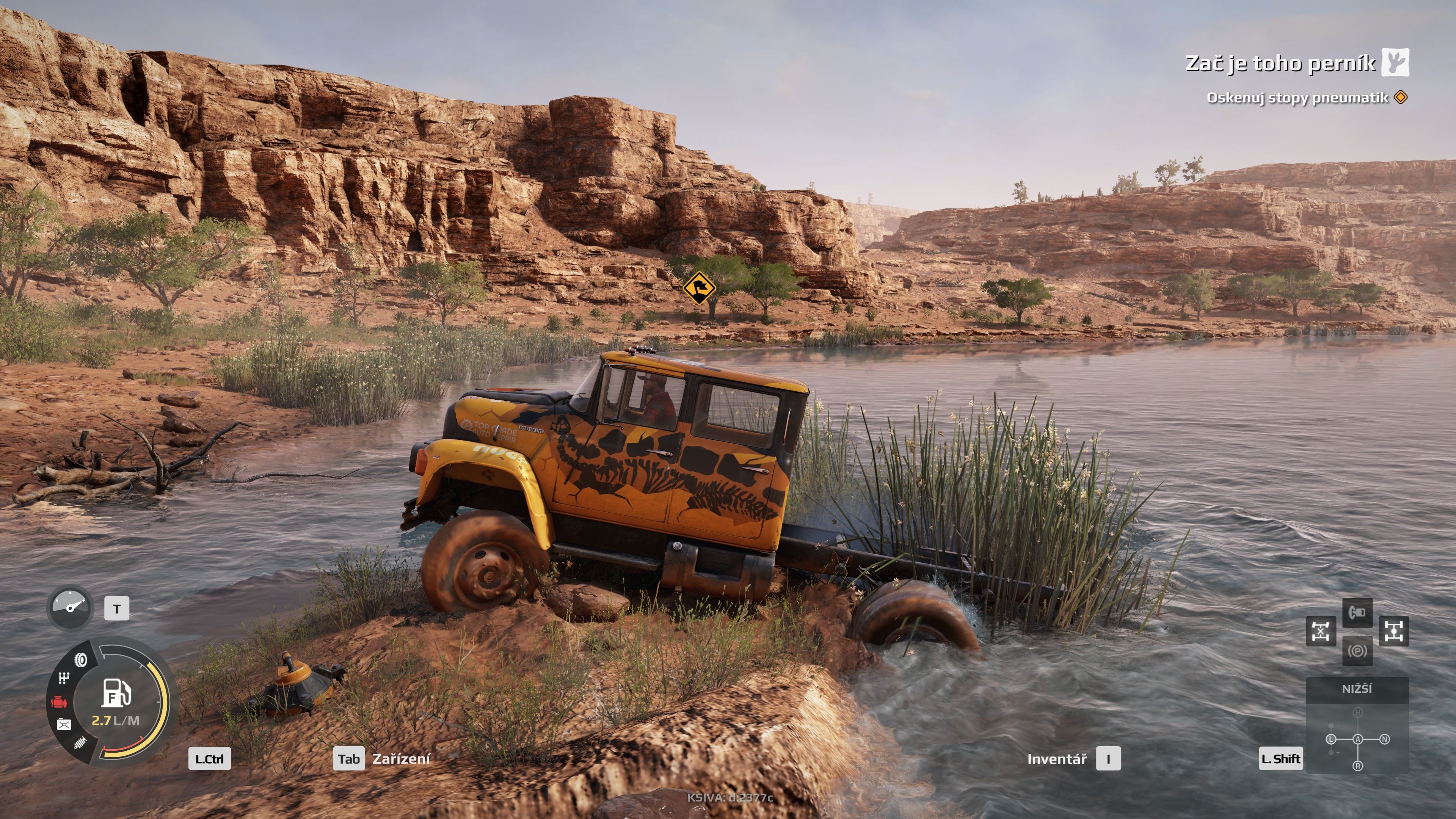Select the R reverse gear
Image resolution: width=1456 pixels, height=819 pixels.
click(x=1358, y=766)
